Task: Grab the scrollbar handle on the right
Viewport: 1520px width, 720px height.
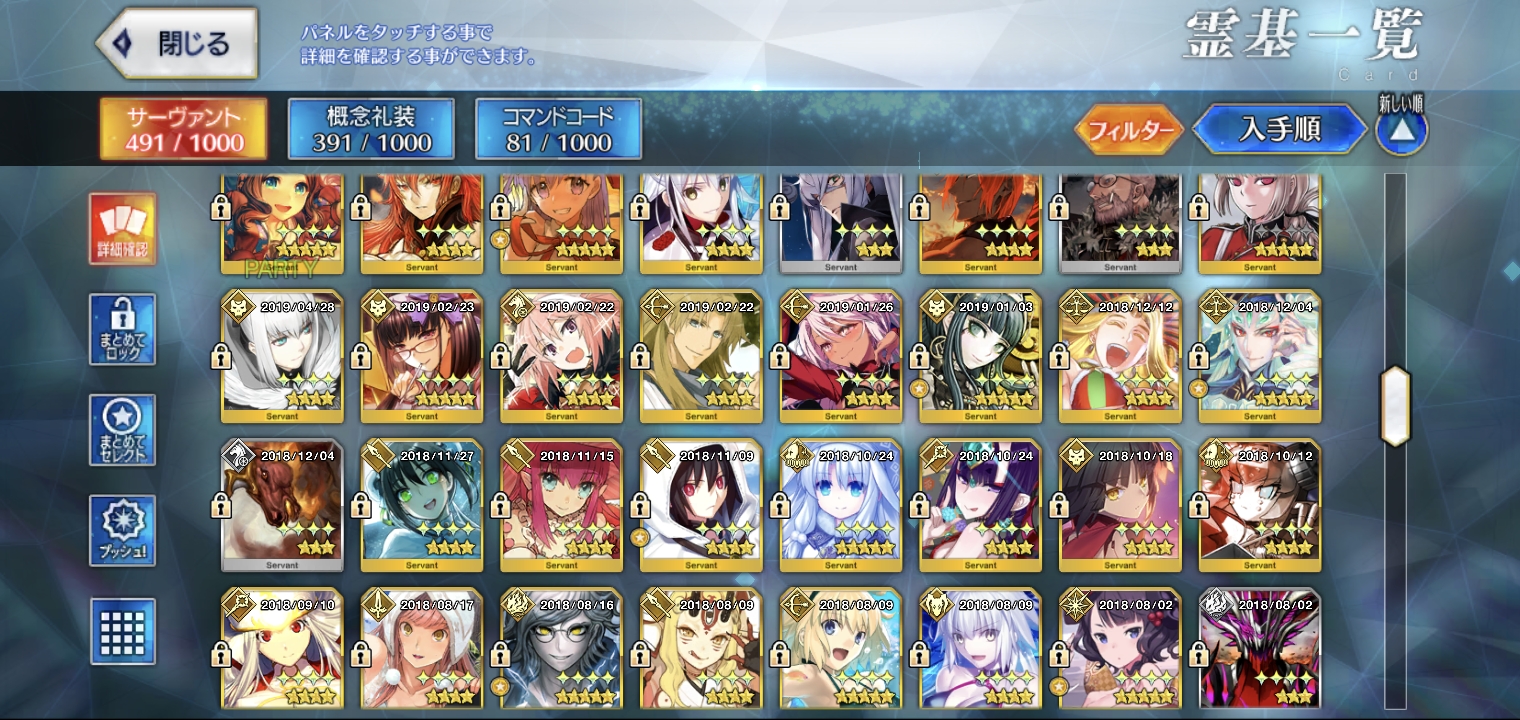Action: click(1394, 406)
